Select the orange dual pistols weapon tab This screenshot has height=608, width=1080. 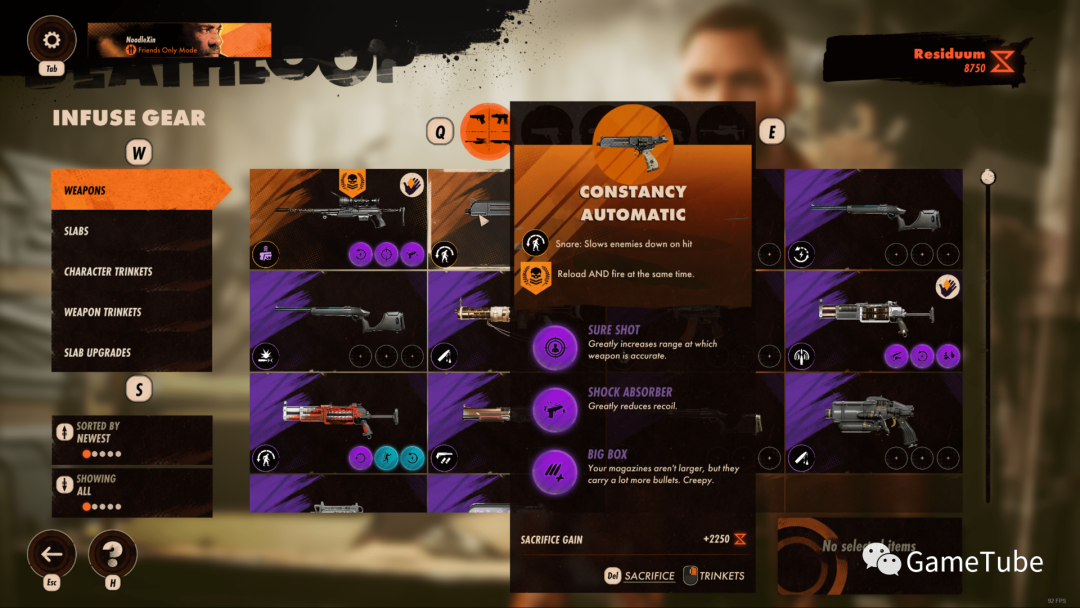(x=490, y=131)
